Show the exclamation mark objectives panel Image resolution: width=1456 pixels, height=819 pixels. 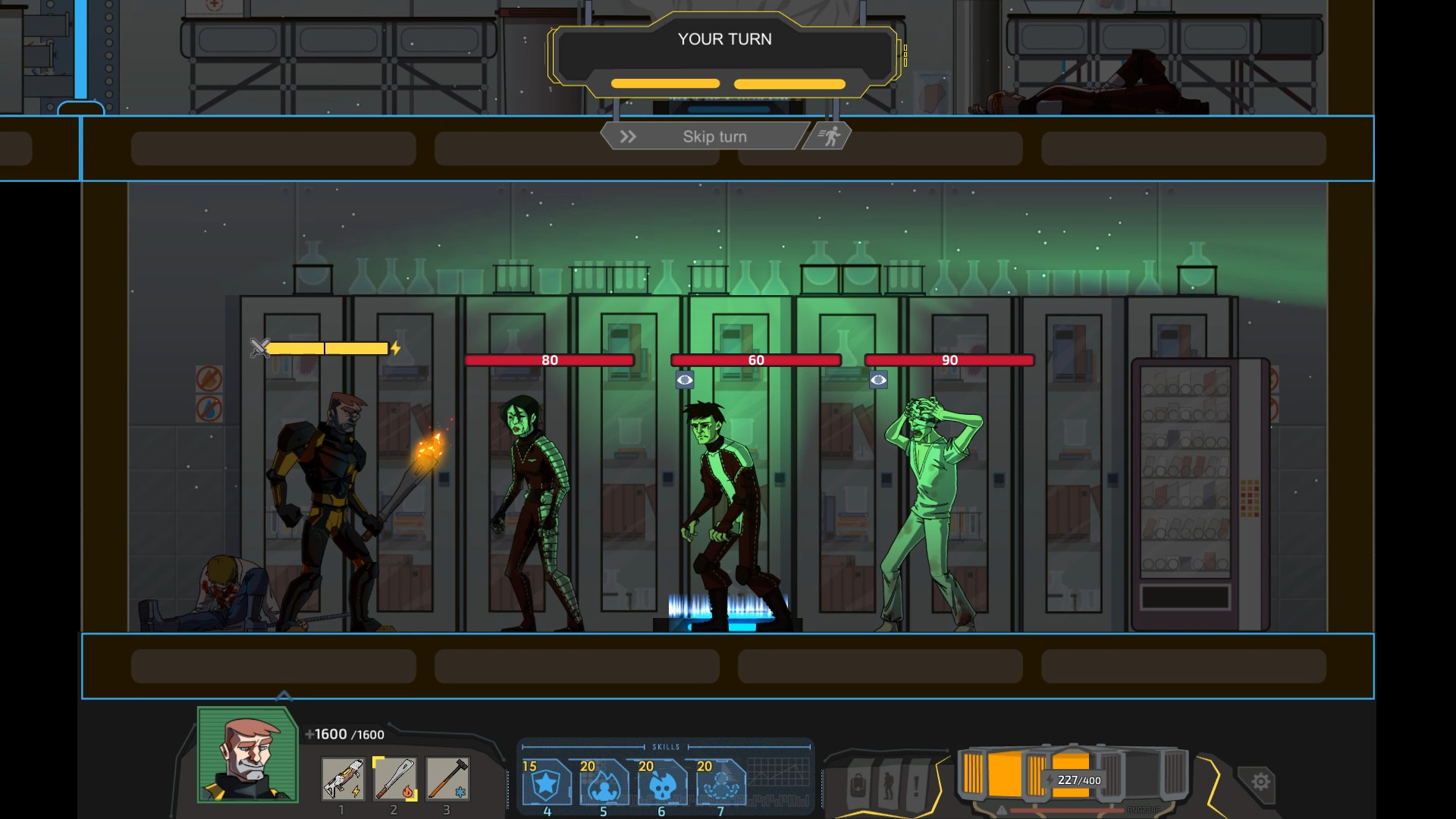pyautogui.click(x=917, y=786)
